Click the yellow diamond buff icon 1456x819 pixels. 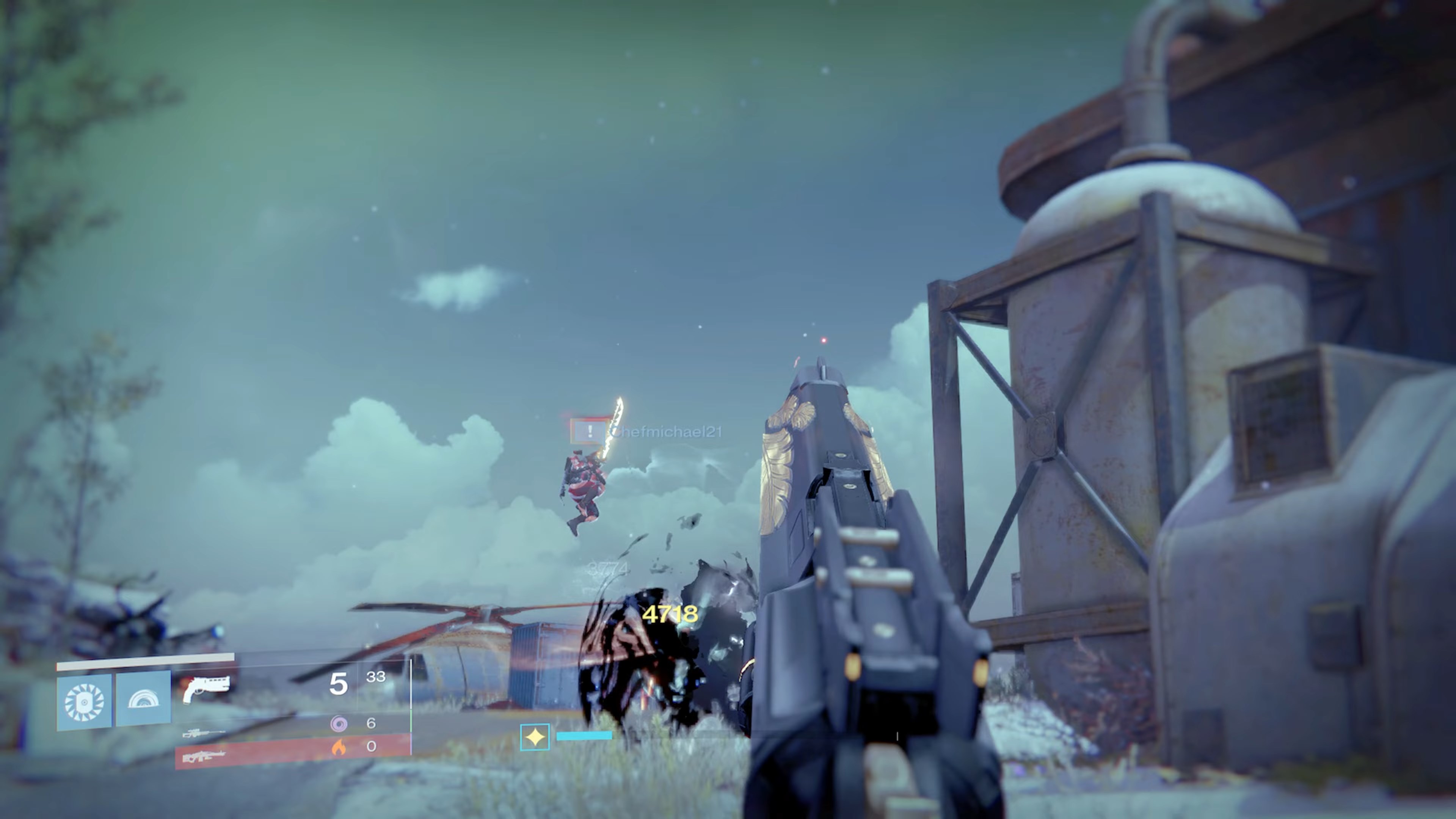point(535,736)
